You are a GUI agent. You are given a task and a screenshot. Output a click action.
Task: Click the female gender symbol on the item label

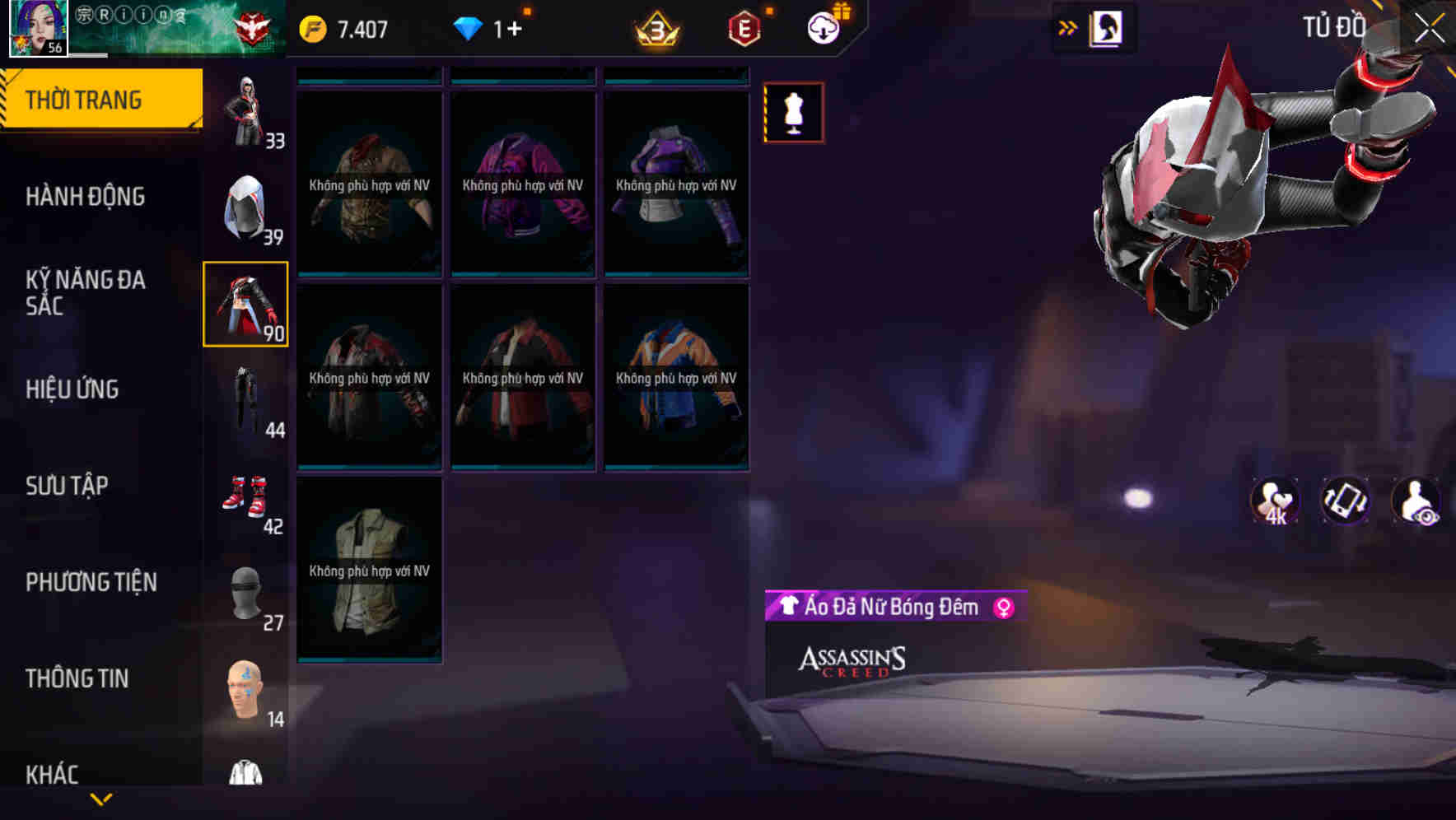(1005, 608)
